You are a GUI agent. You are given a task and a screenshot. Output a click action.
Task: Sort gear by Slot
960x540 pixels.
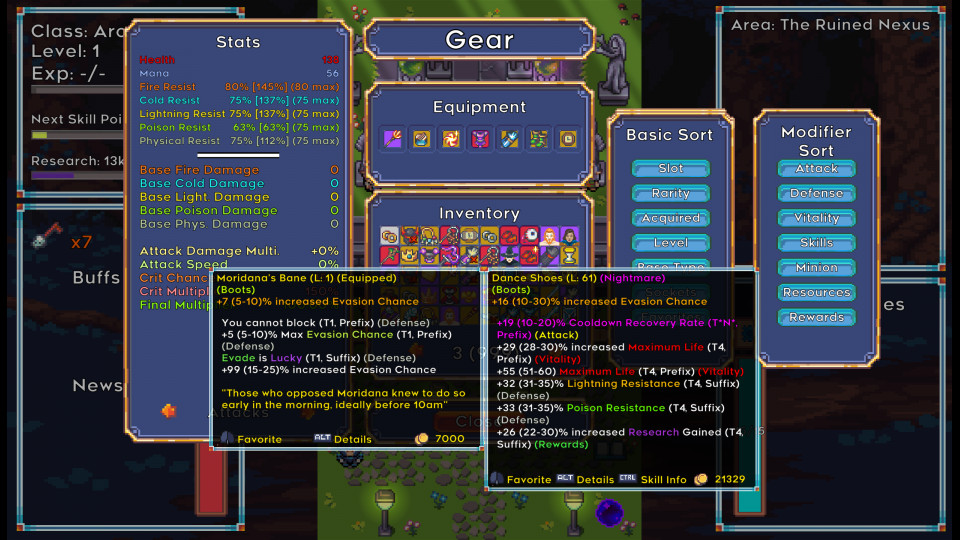point(670,168)
